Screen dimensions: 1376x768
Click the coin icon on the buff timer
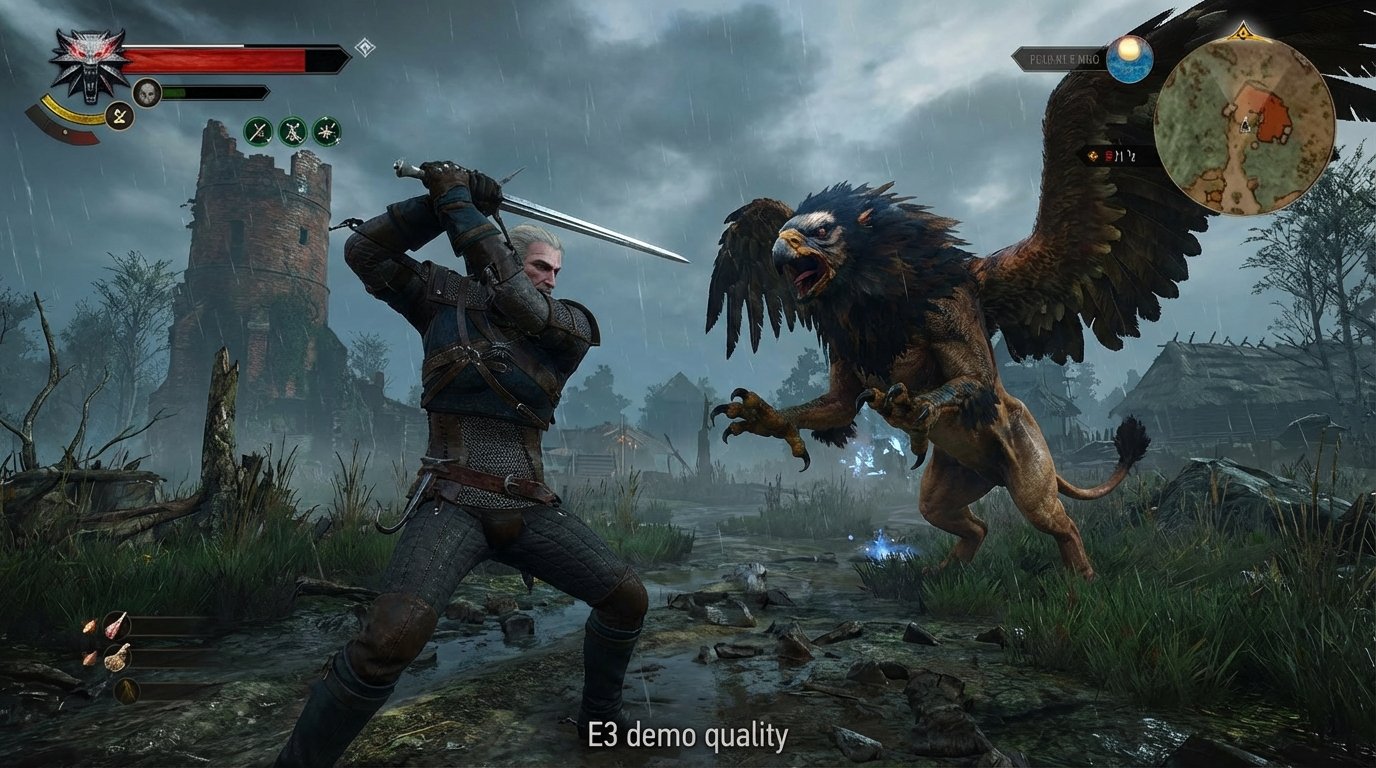pos(1093,156)
